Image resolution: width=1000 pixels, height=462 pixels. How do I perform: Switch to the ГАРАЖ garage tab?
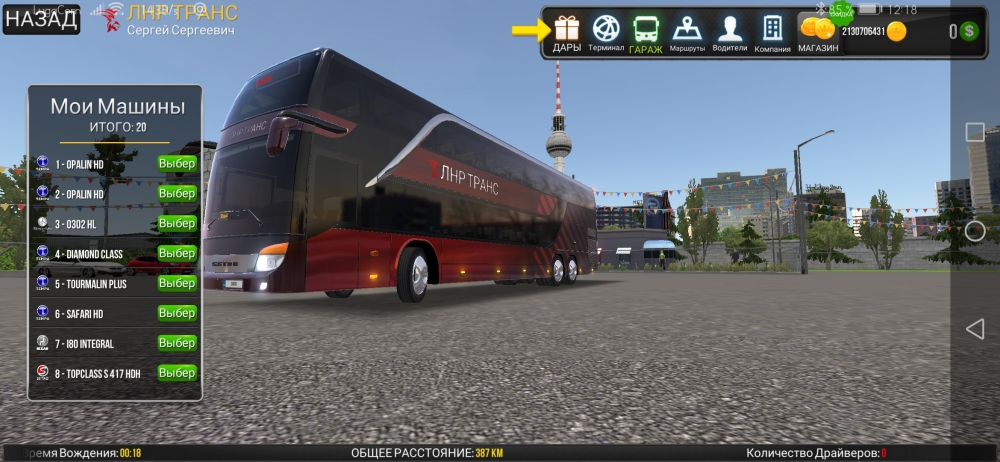646,33
